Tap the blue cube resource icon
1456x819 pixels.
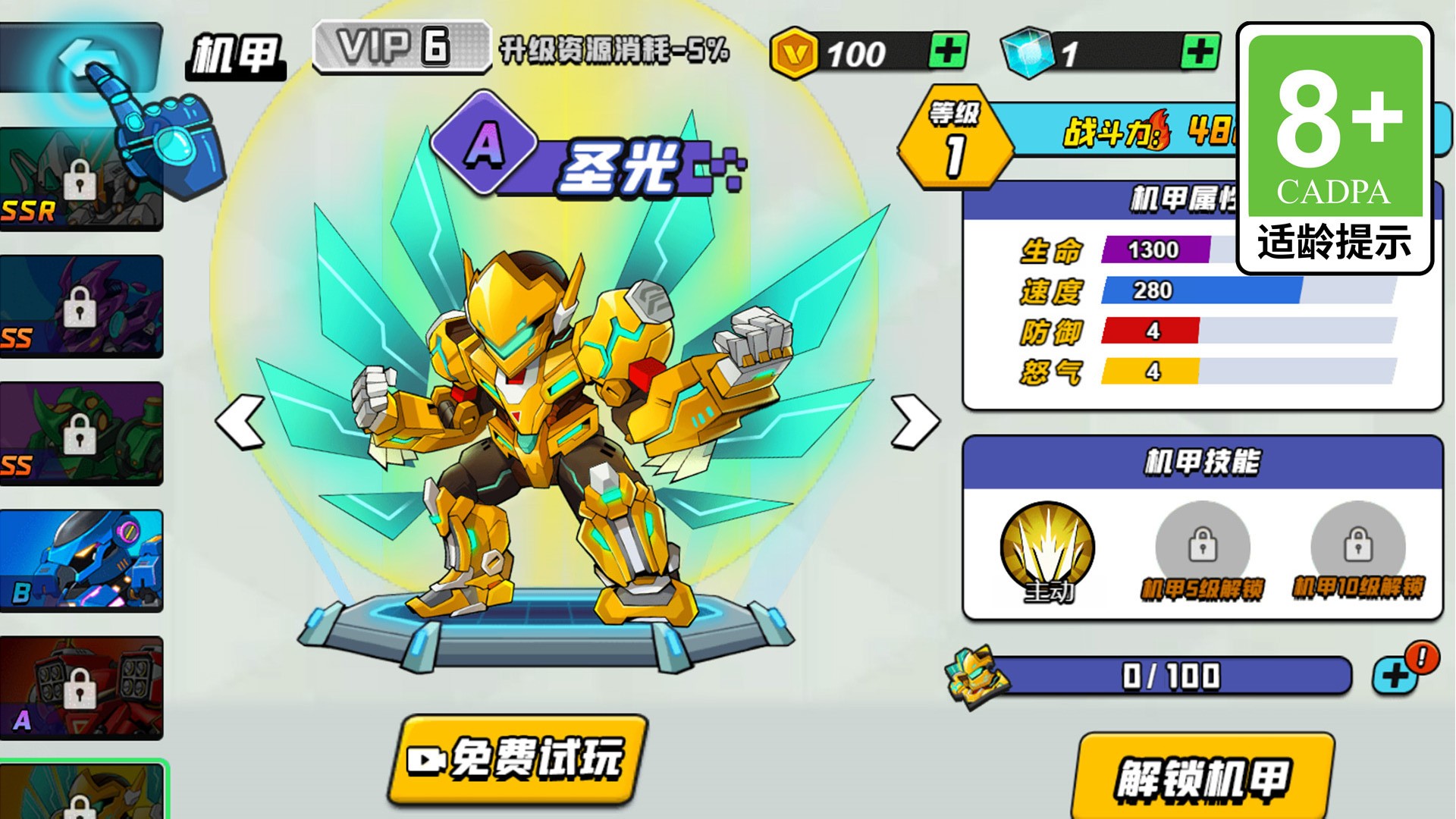point(1028,52)
